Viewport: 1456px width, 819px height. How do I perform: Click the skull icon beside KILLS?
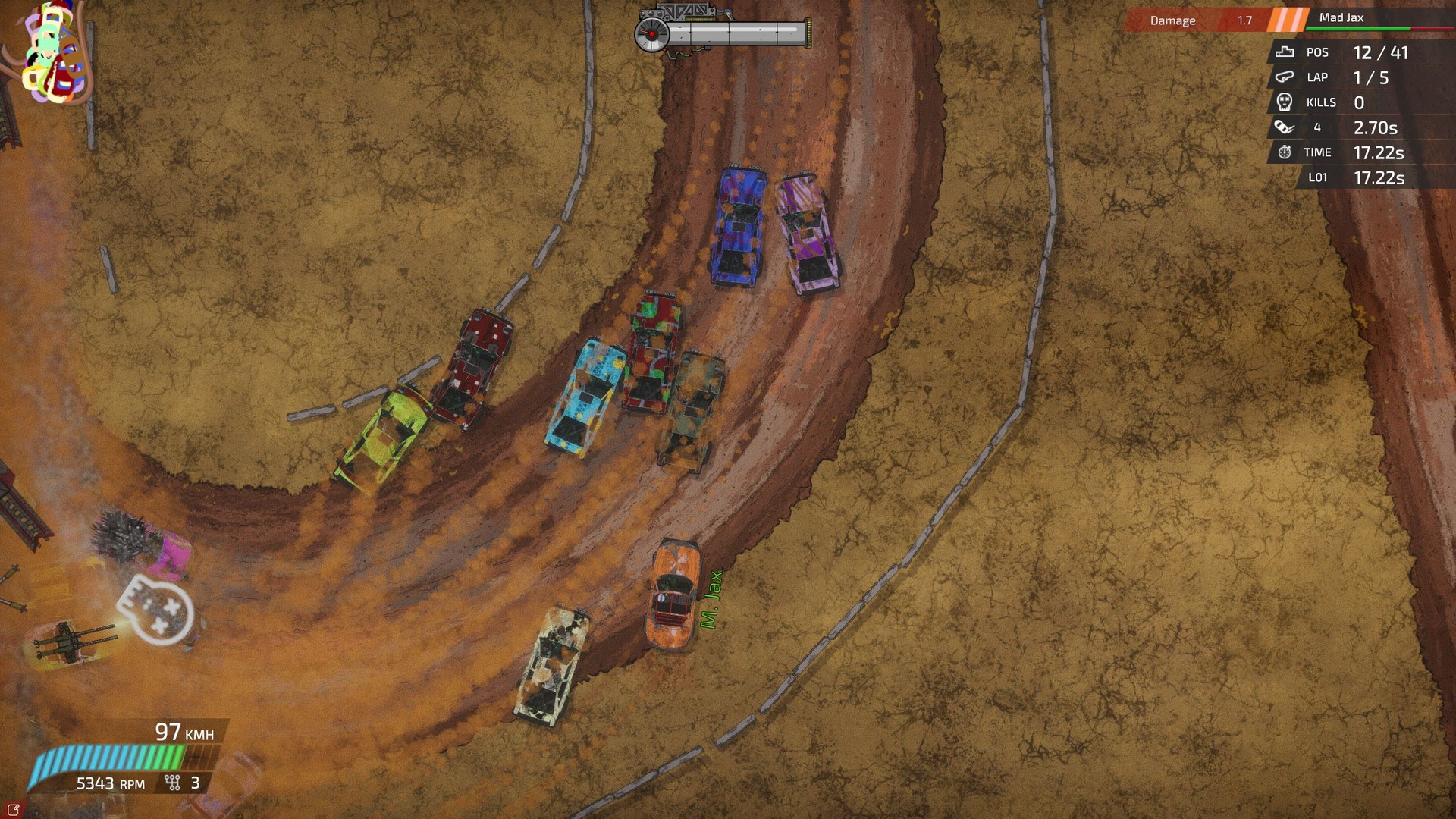(x=1283, y=102)
